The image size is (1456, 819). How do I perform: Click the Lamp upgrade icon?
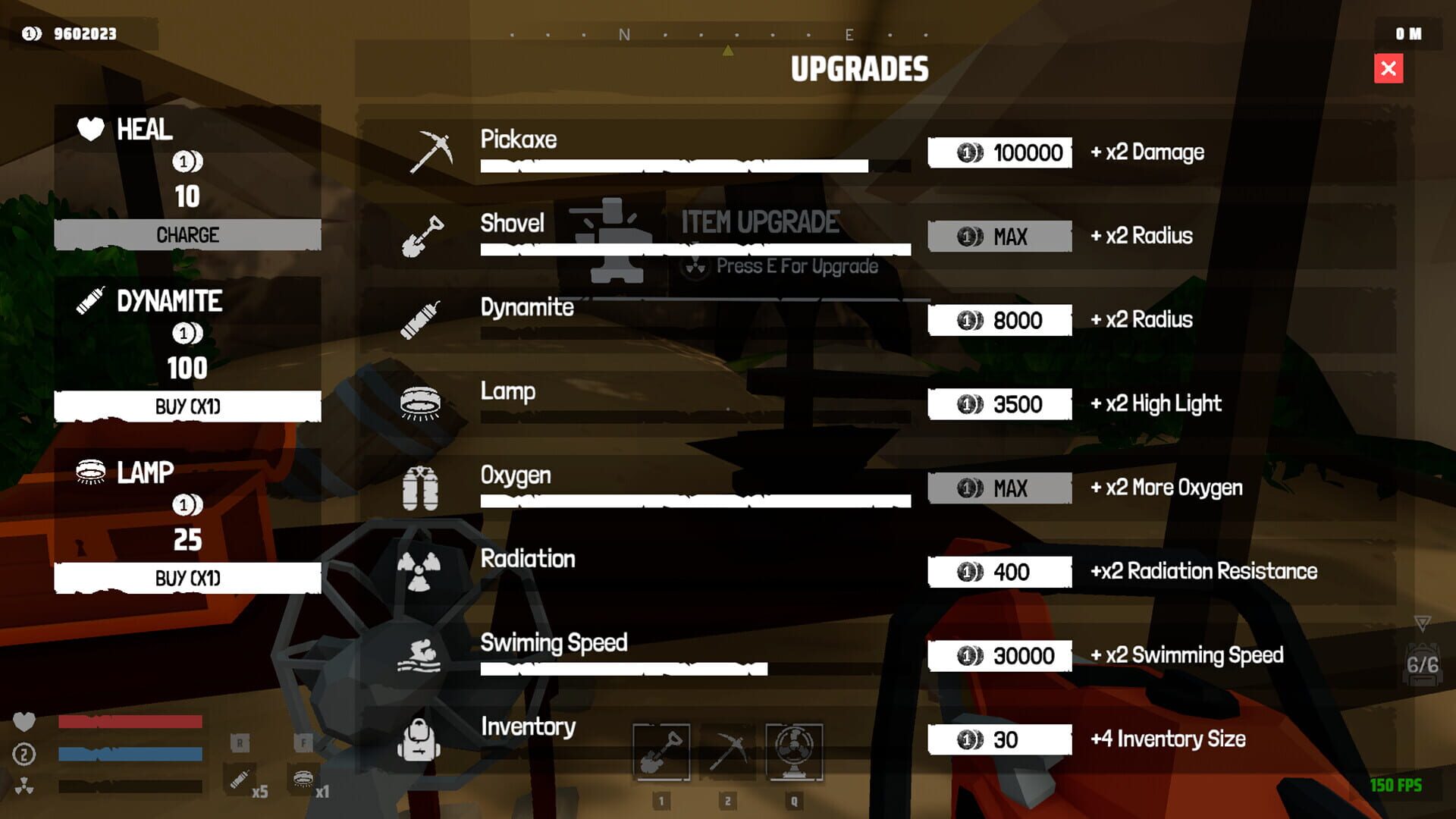pyautogui.click(x=422, y=403)
